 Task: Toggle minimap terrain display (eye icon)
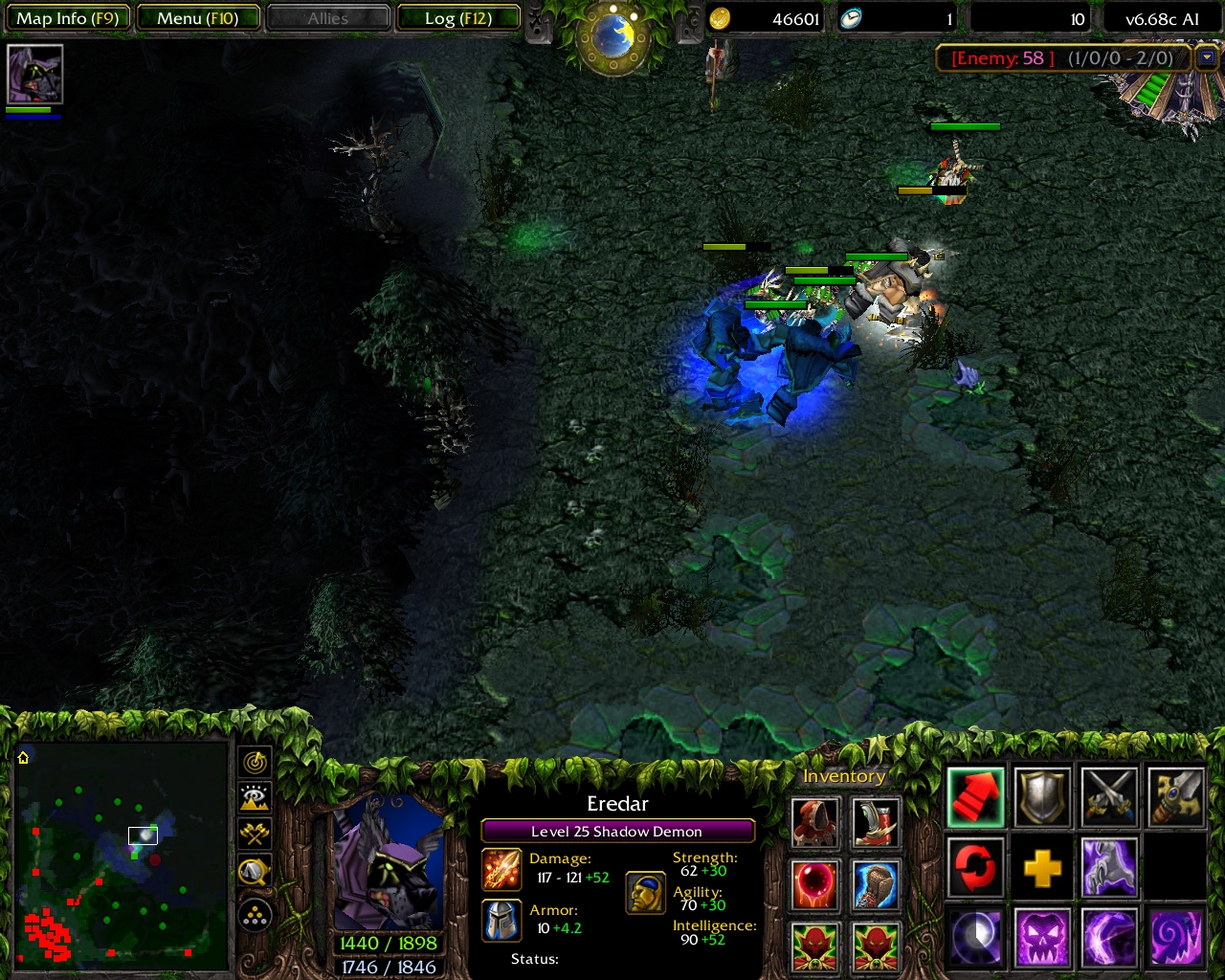pos(256,798)
